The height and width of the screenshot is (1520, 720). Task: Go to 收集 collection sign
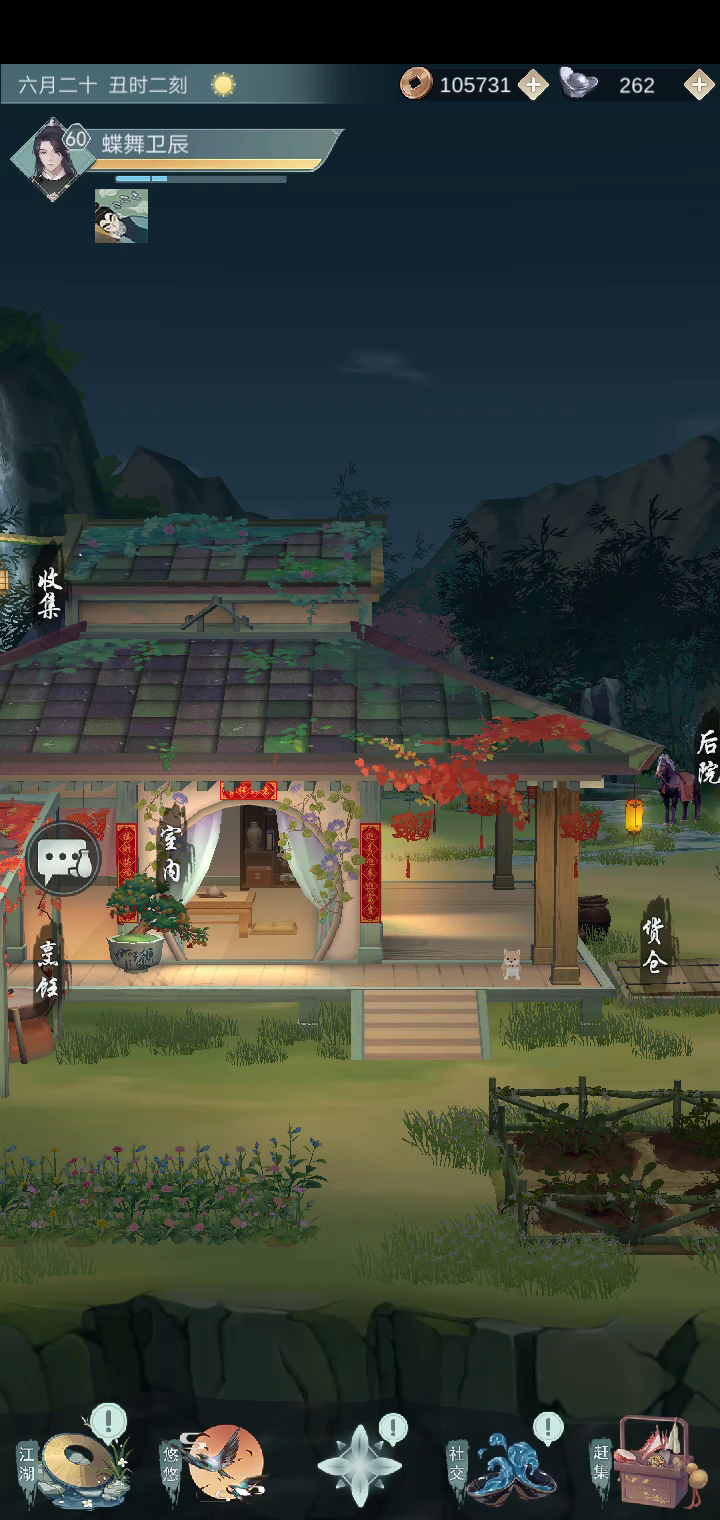point(49,593)
